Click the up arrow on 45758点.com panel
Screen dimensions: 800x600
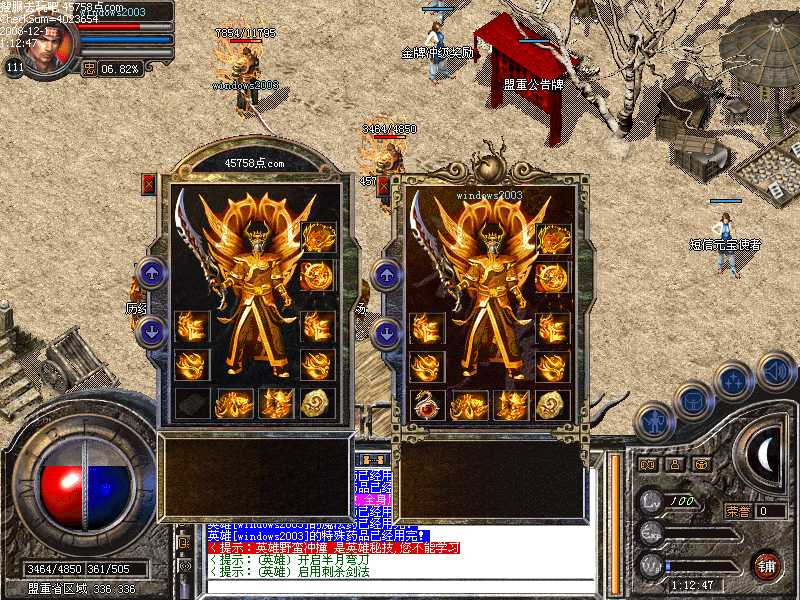[x=151, y=272]
